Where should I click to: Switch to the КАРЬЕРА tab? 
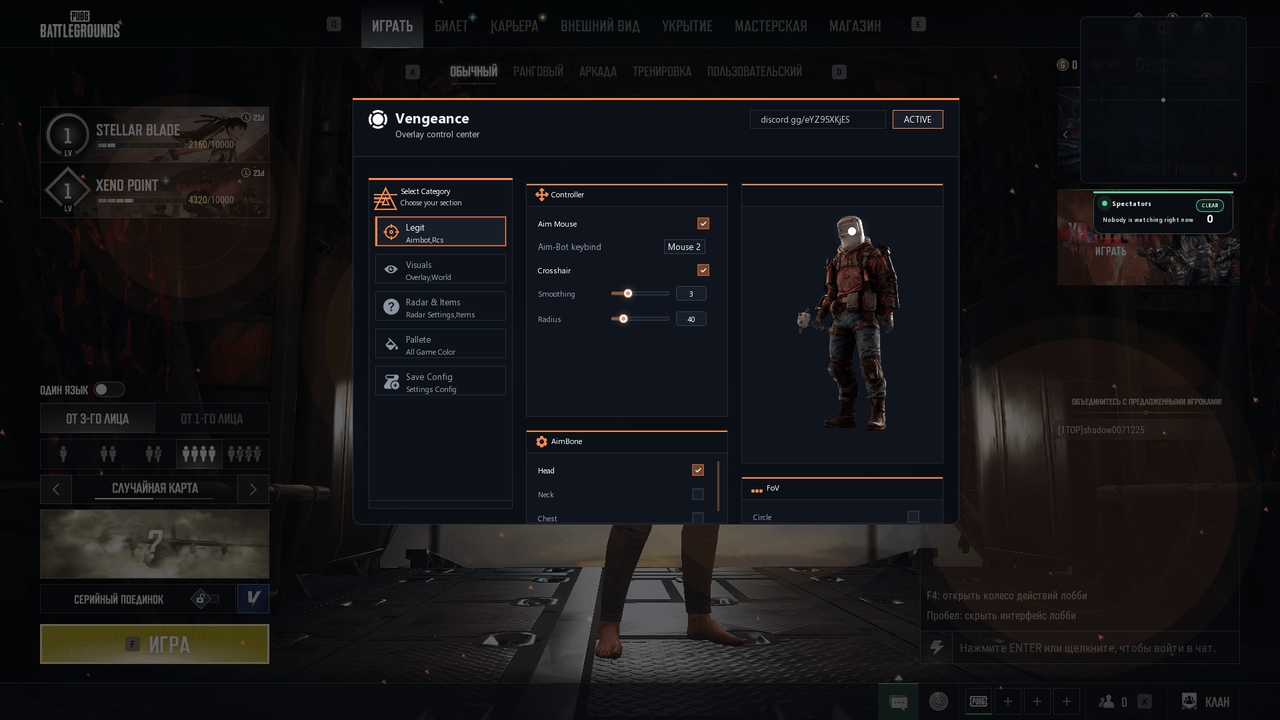(514, 26)
